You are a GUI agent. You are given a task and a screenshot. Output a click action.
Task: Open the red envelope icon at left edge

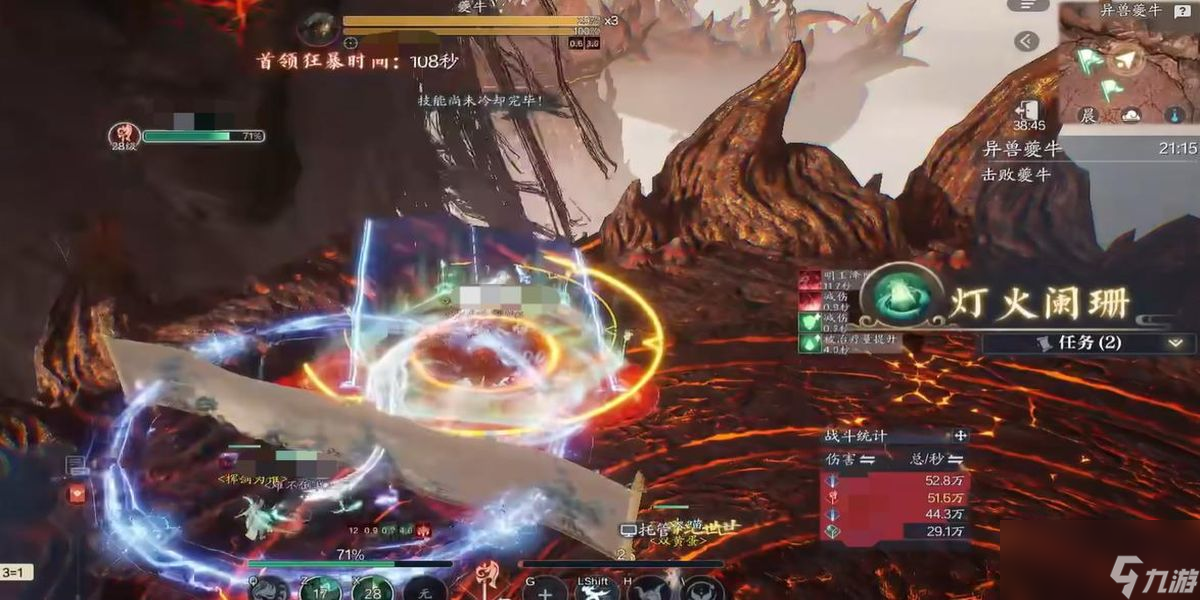tap(75, 494)
